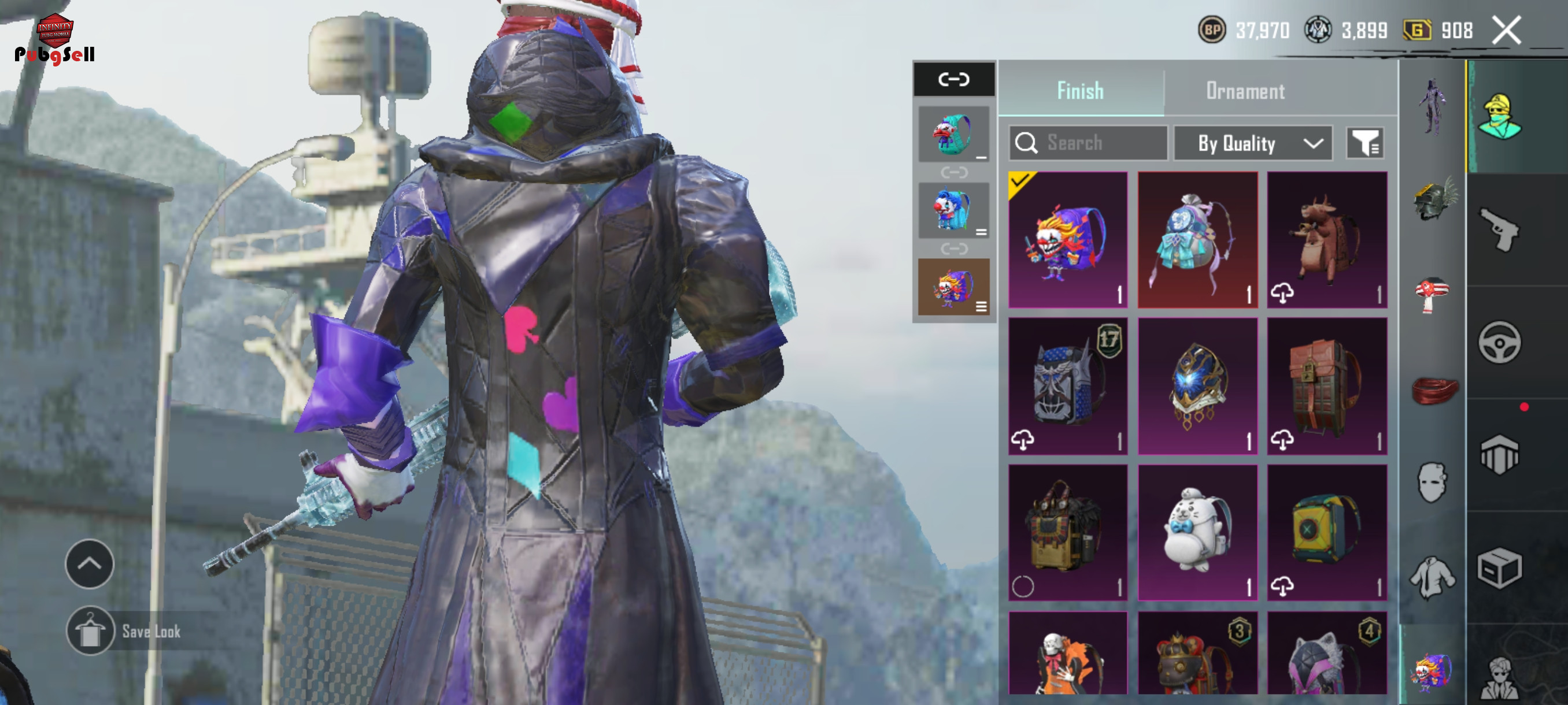Select the equipped clown backpack skin
The height and width of the screenshot is (705, 1568).
click(x=1068, y=240)
